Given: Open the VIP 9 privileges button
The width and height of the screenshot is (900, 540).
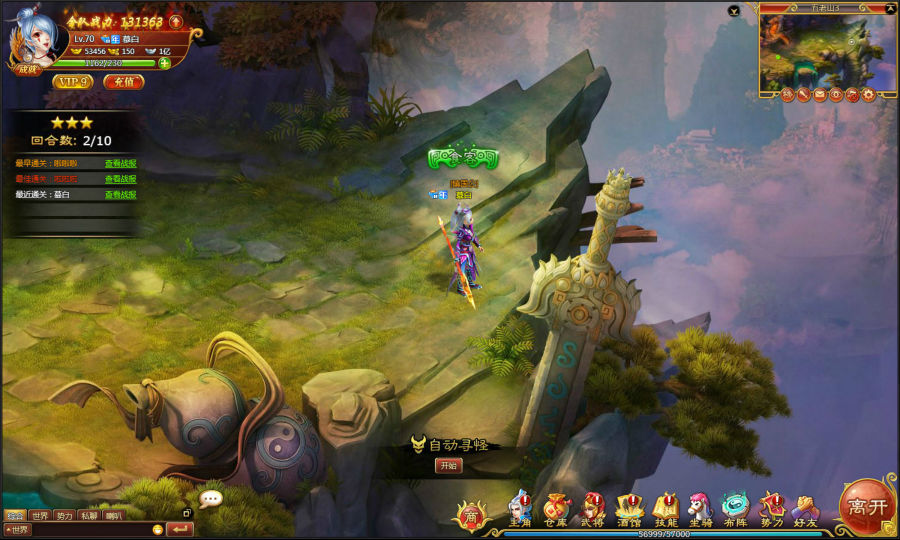Looking at the screenshot, I should point(73,82).
